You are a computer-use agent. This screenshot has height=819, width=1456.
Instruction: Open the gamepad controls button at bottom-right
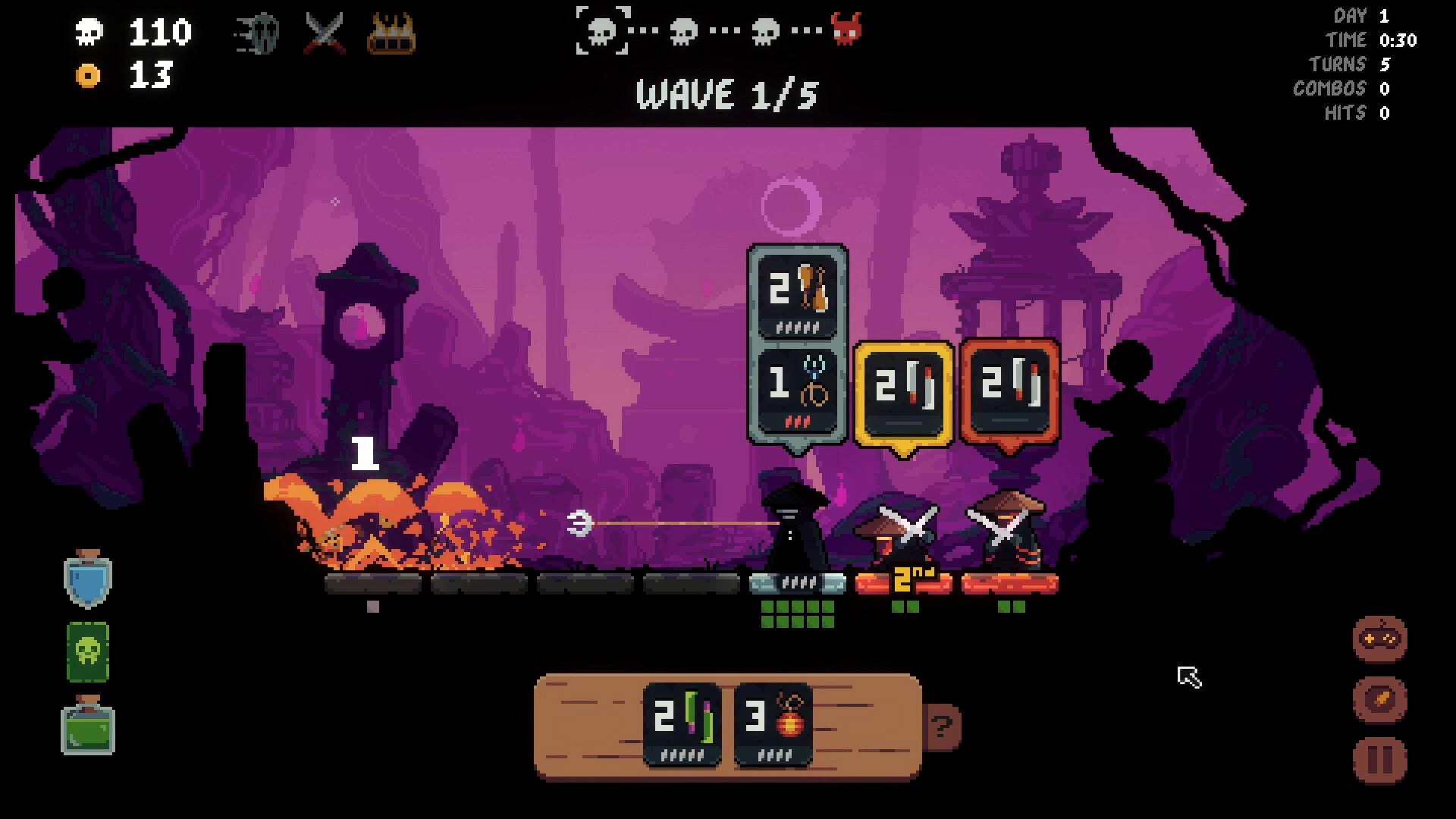[x=1378, y=639]
